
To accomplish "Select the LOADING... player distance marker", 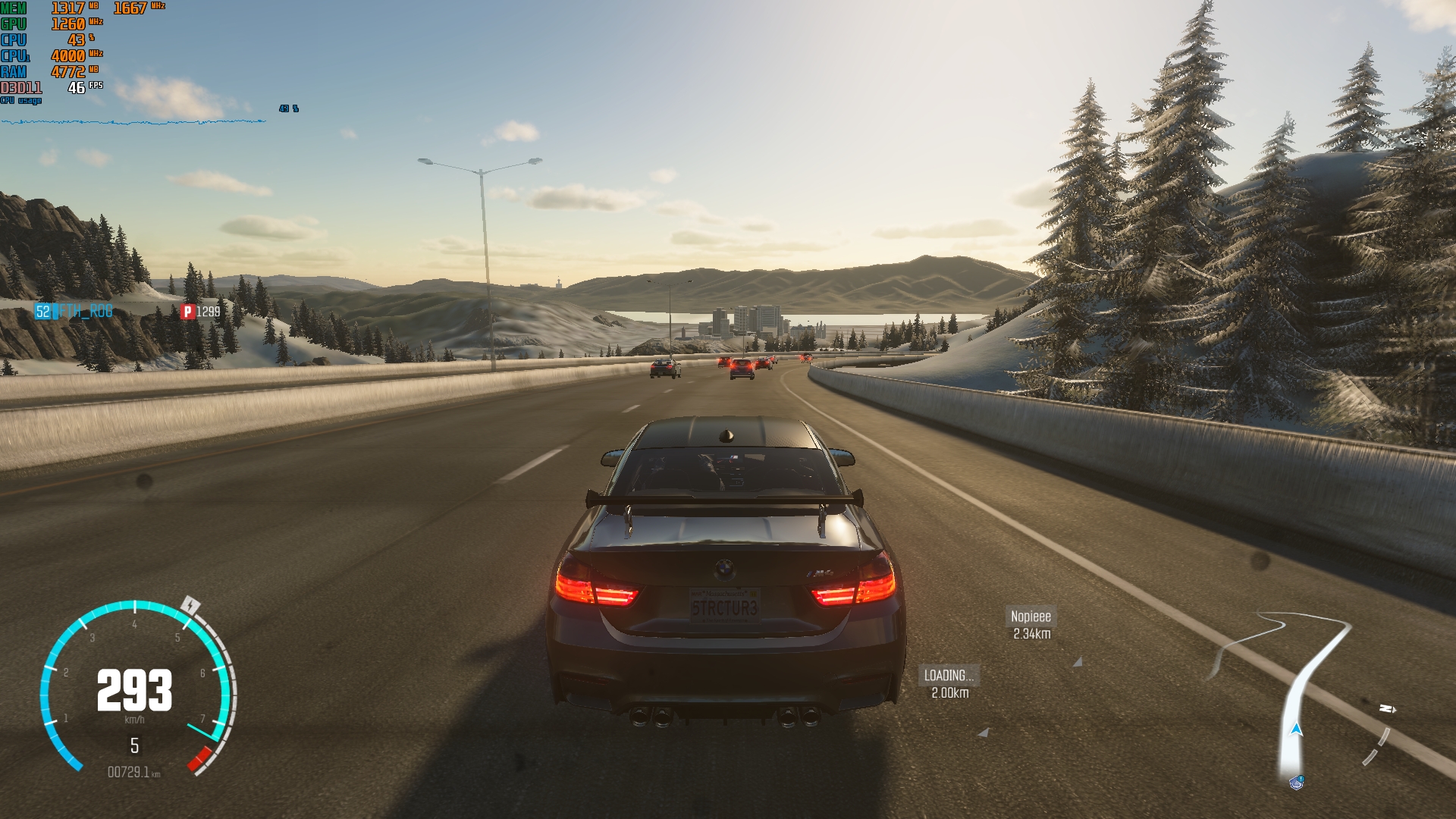I will pyautogui.click(x=949, y=682).
